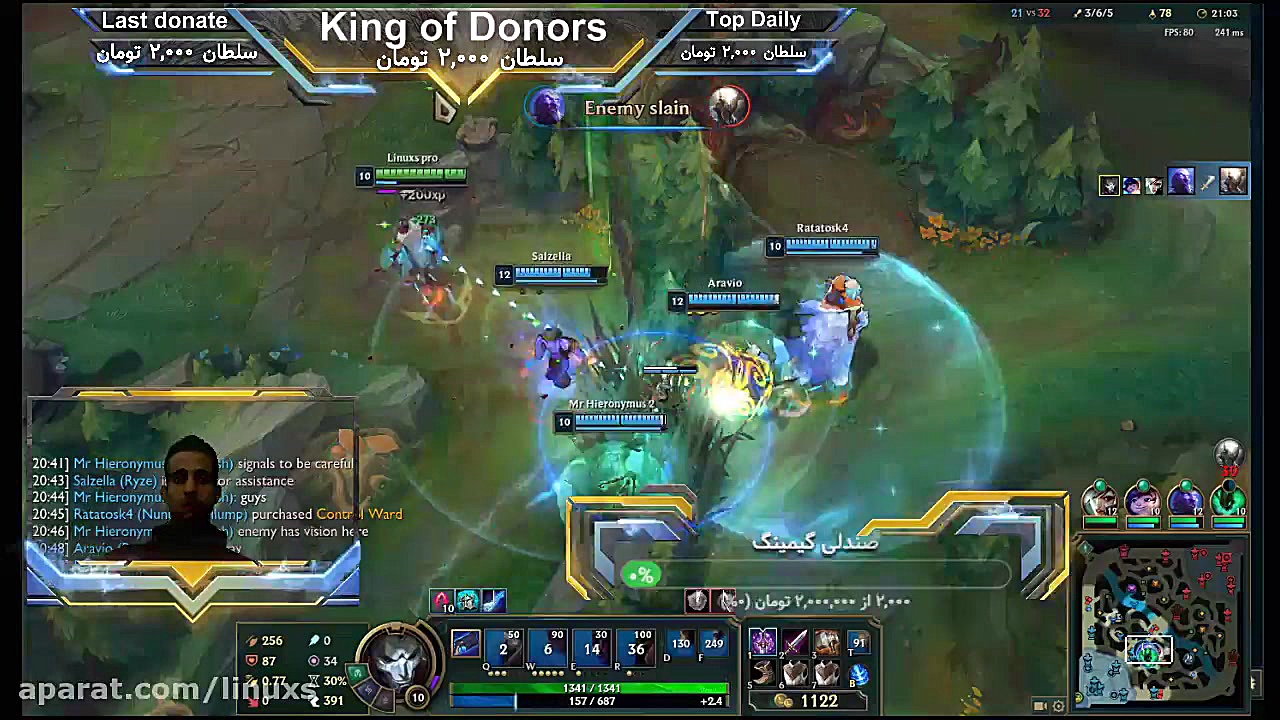The image size is (1280, 720).
Task: Toggle the camera icon next to the settings gear
Action: pyautogui.click(x=1040, y=705)
